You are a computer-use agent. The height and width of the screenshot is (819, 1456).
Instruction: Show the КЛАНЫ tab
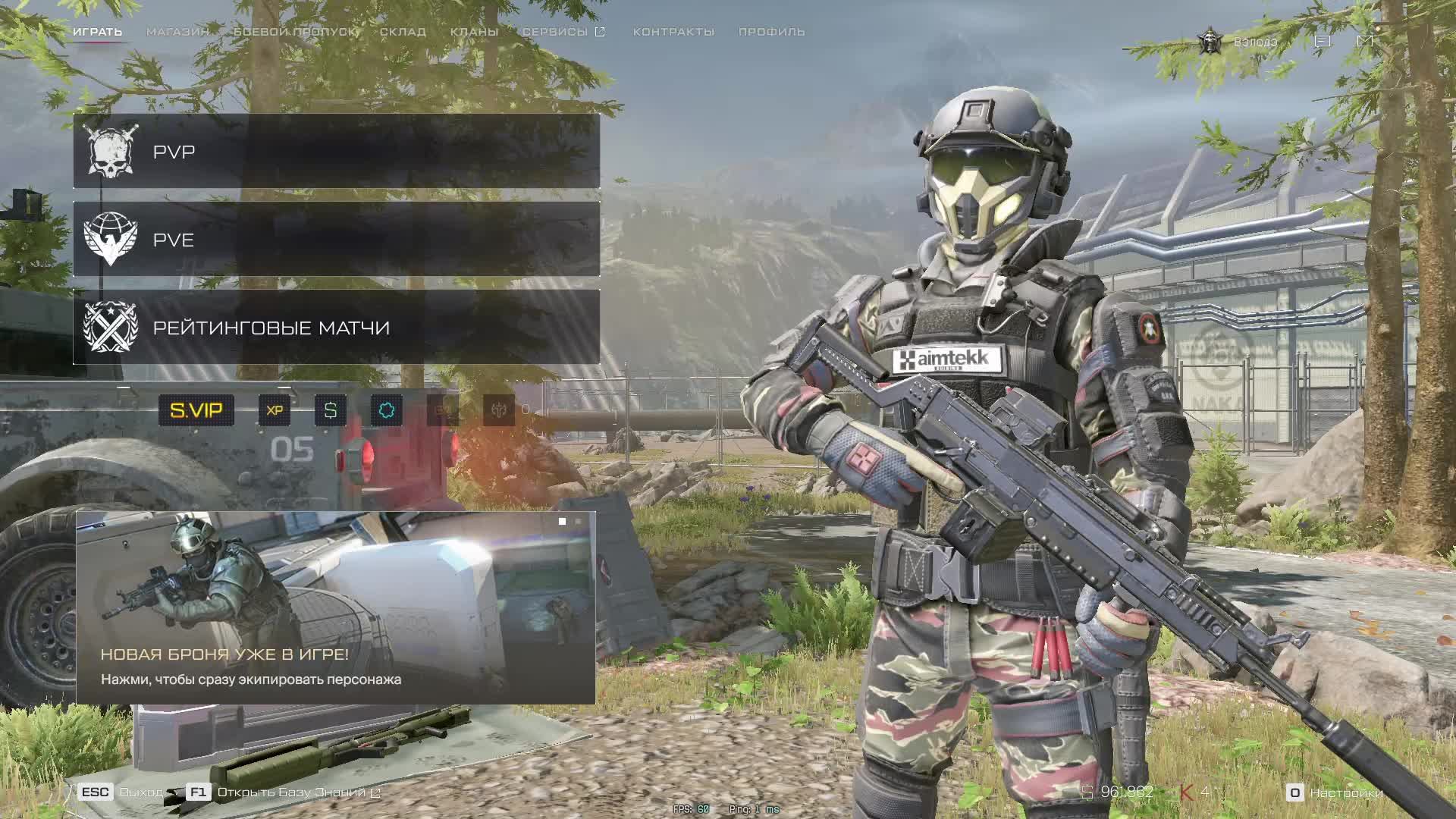pos(474,32)
